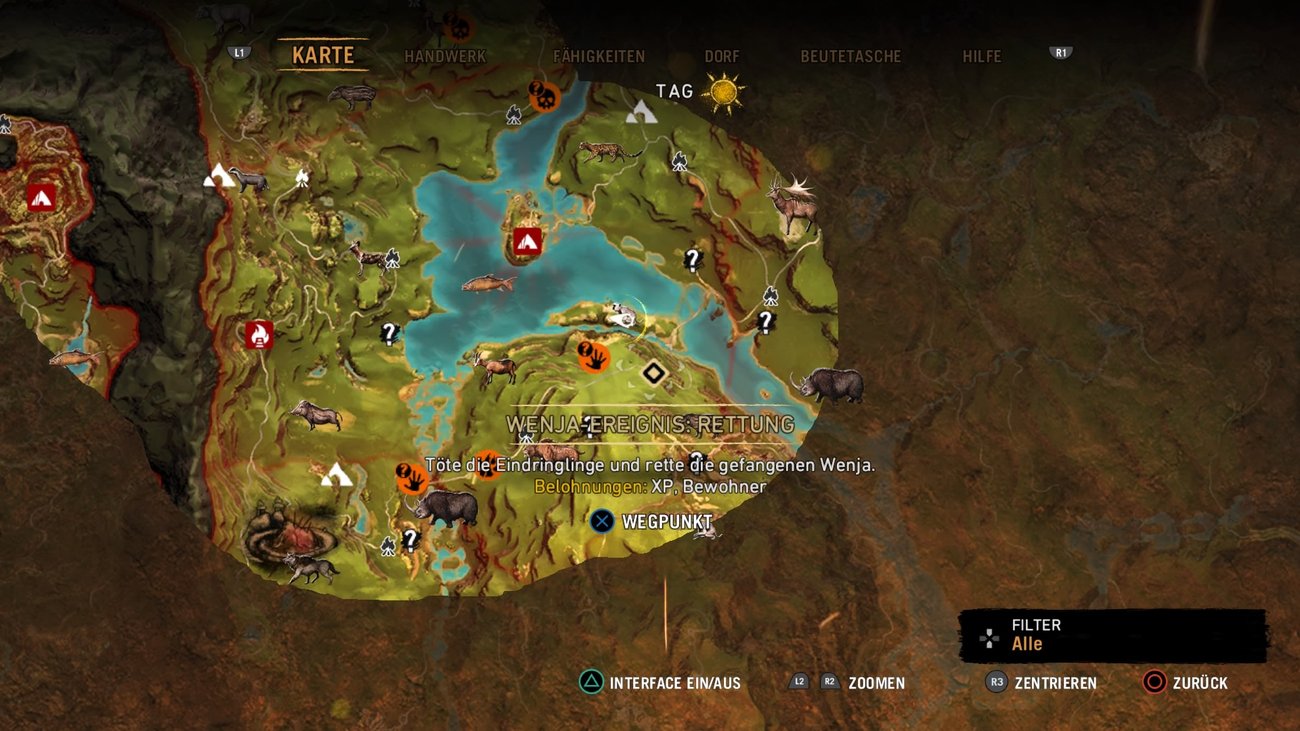Choose the red camp marker on the lake island
The height and width of the screenshot is (731, 1300).
pyautogui.click(x=527, y=241)
